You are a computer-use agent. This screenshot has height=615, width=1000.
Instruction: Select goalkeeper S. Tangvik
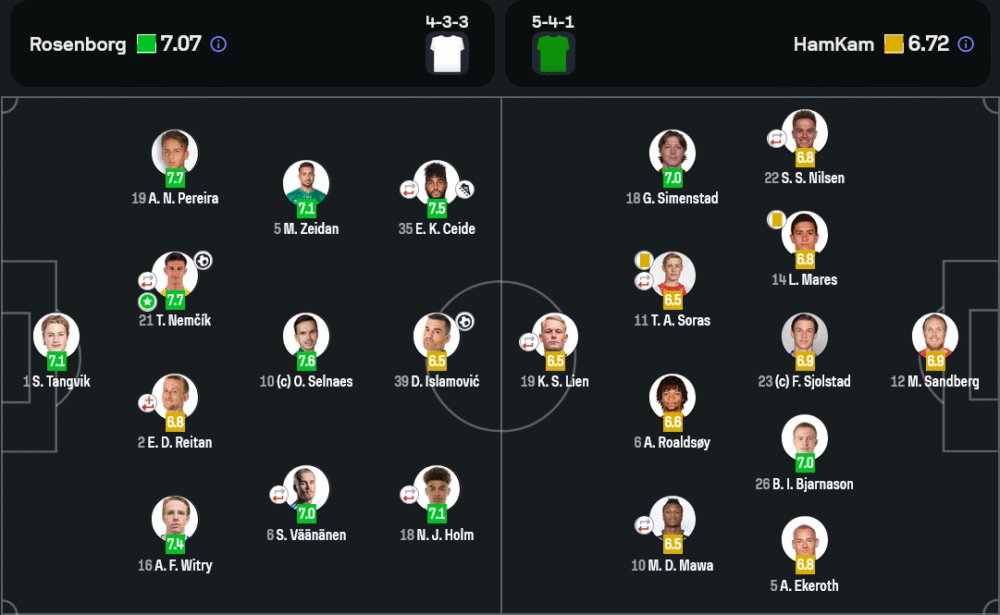coord(56,337)
